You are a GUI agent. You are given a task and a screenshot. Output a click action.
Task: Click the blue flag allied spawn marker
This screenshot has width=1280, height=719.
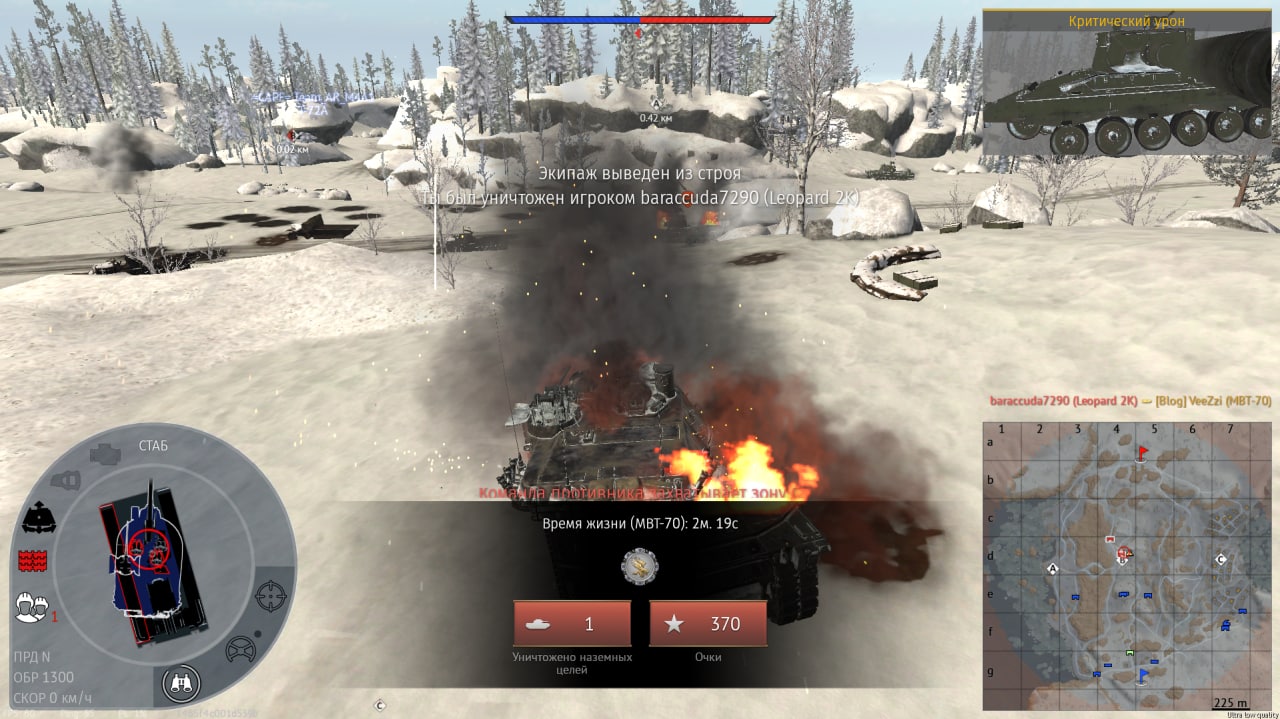(1143, 675)
